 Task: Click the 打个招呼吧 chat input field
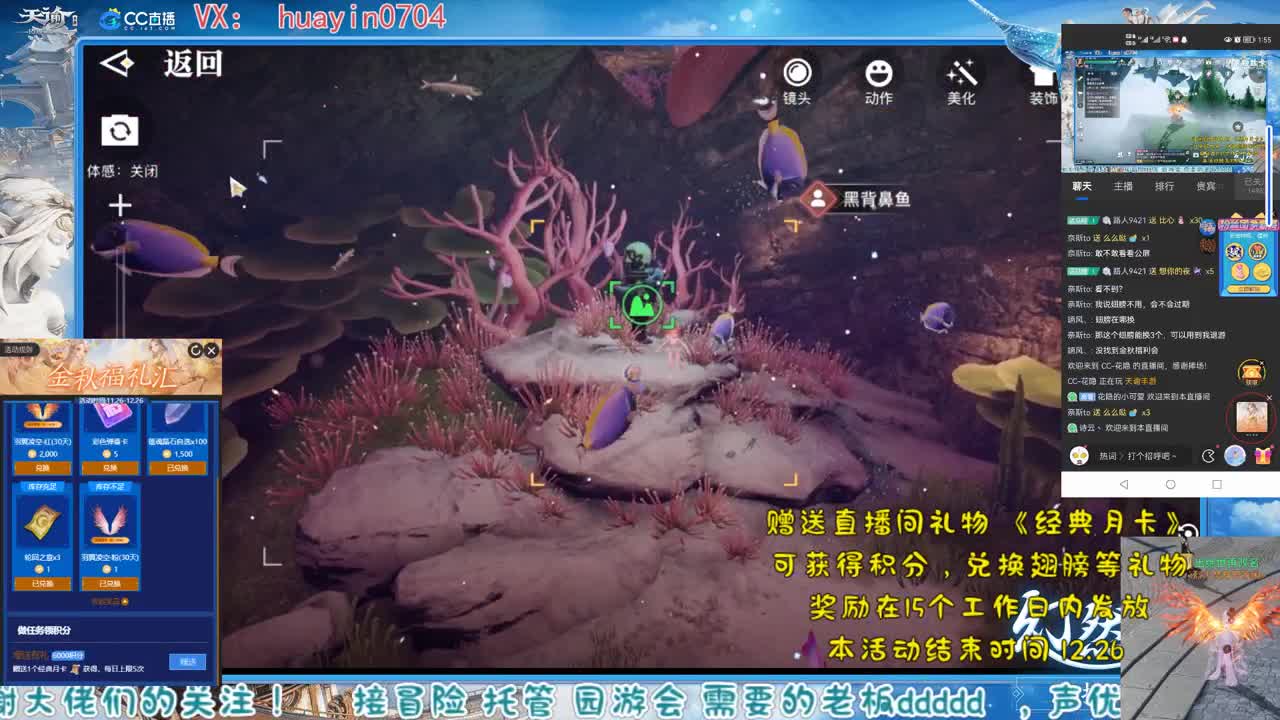point(1155,457)
